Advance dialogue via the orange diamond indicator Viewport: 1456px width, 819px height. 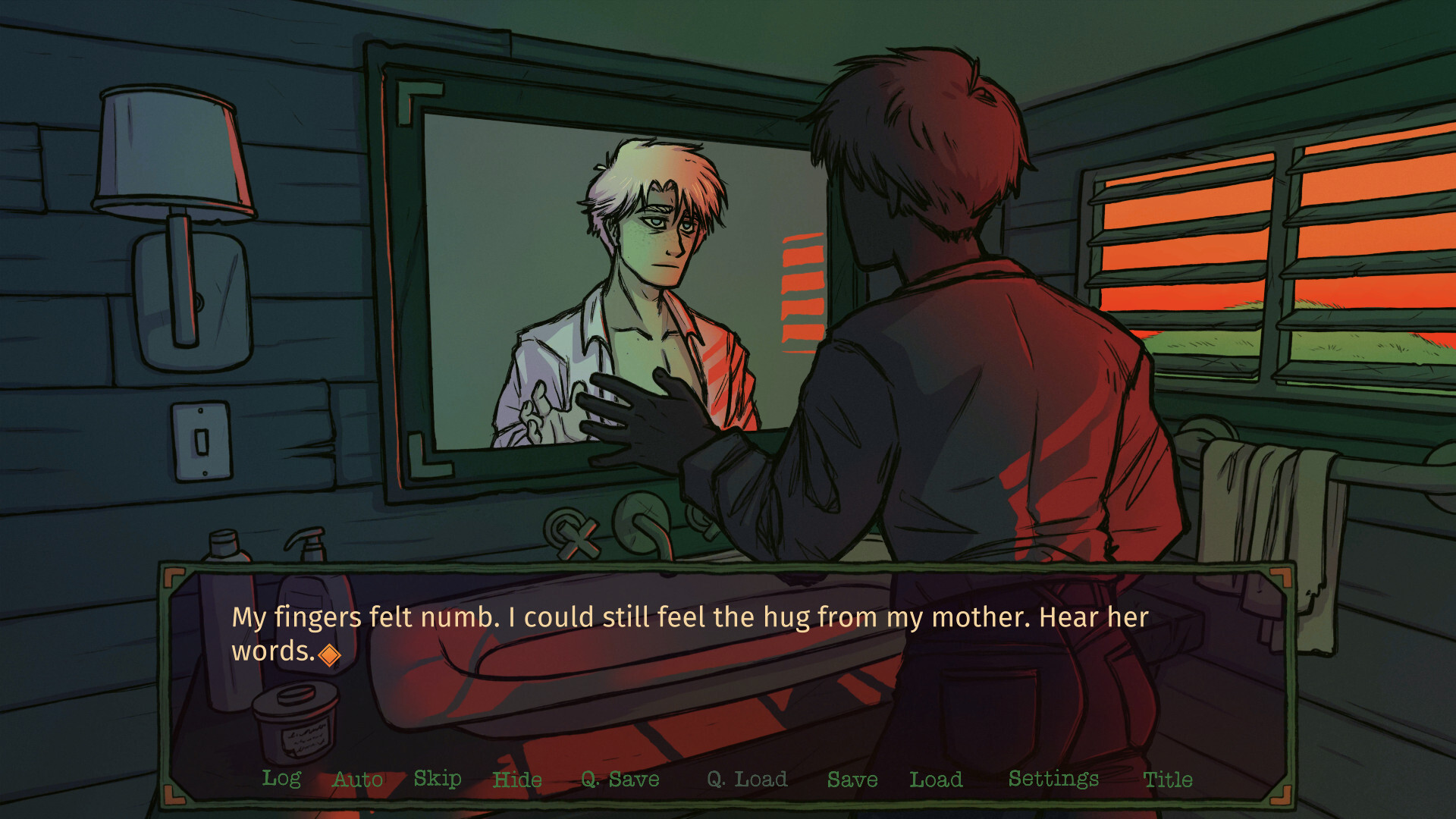(329, 654)
